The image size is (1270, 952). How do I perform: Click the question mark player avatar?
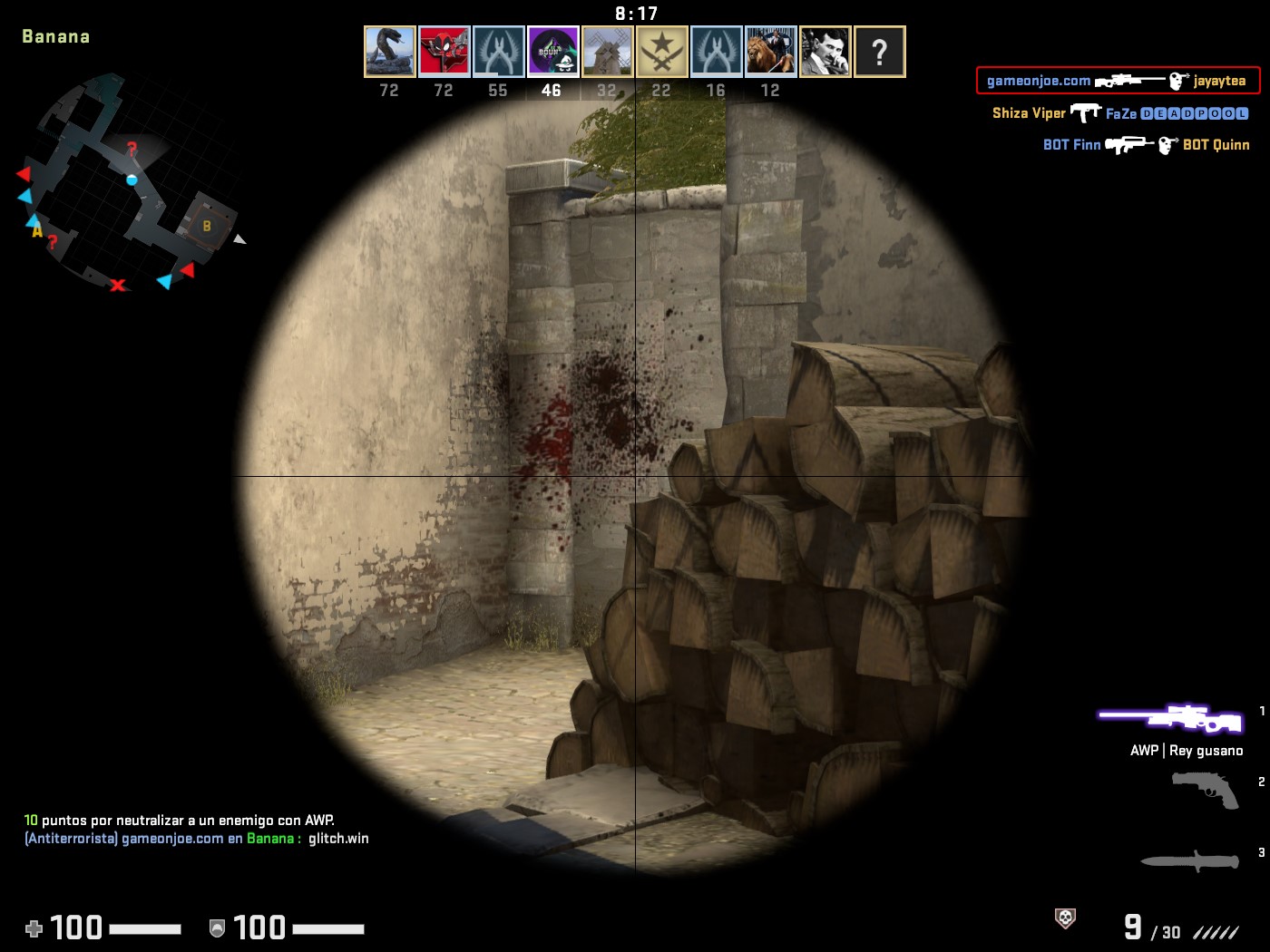[x=879, y=52]
